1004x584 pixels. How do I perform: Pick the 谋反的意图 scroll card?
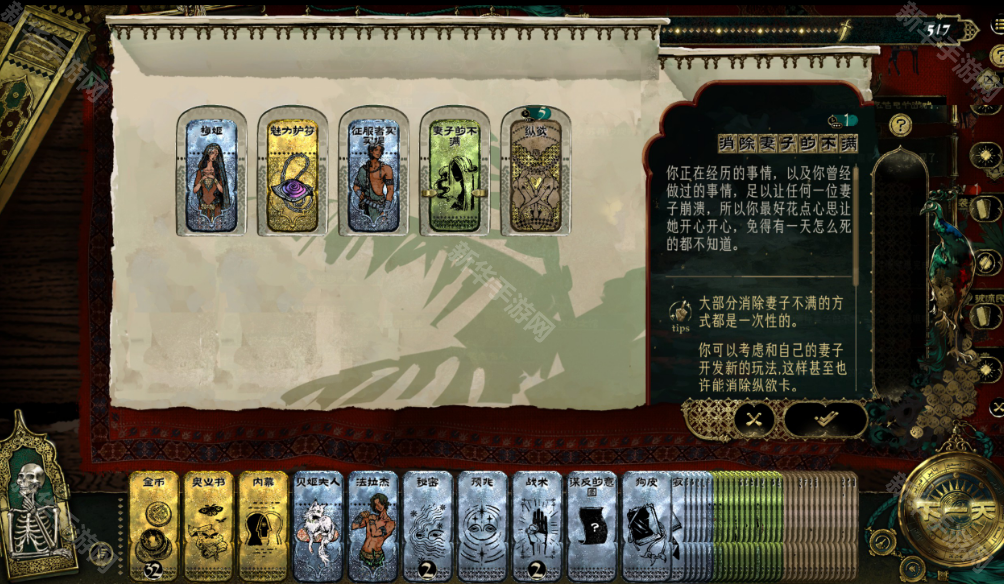pos(592,527)
